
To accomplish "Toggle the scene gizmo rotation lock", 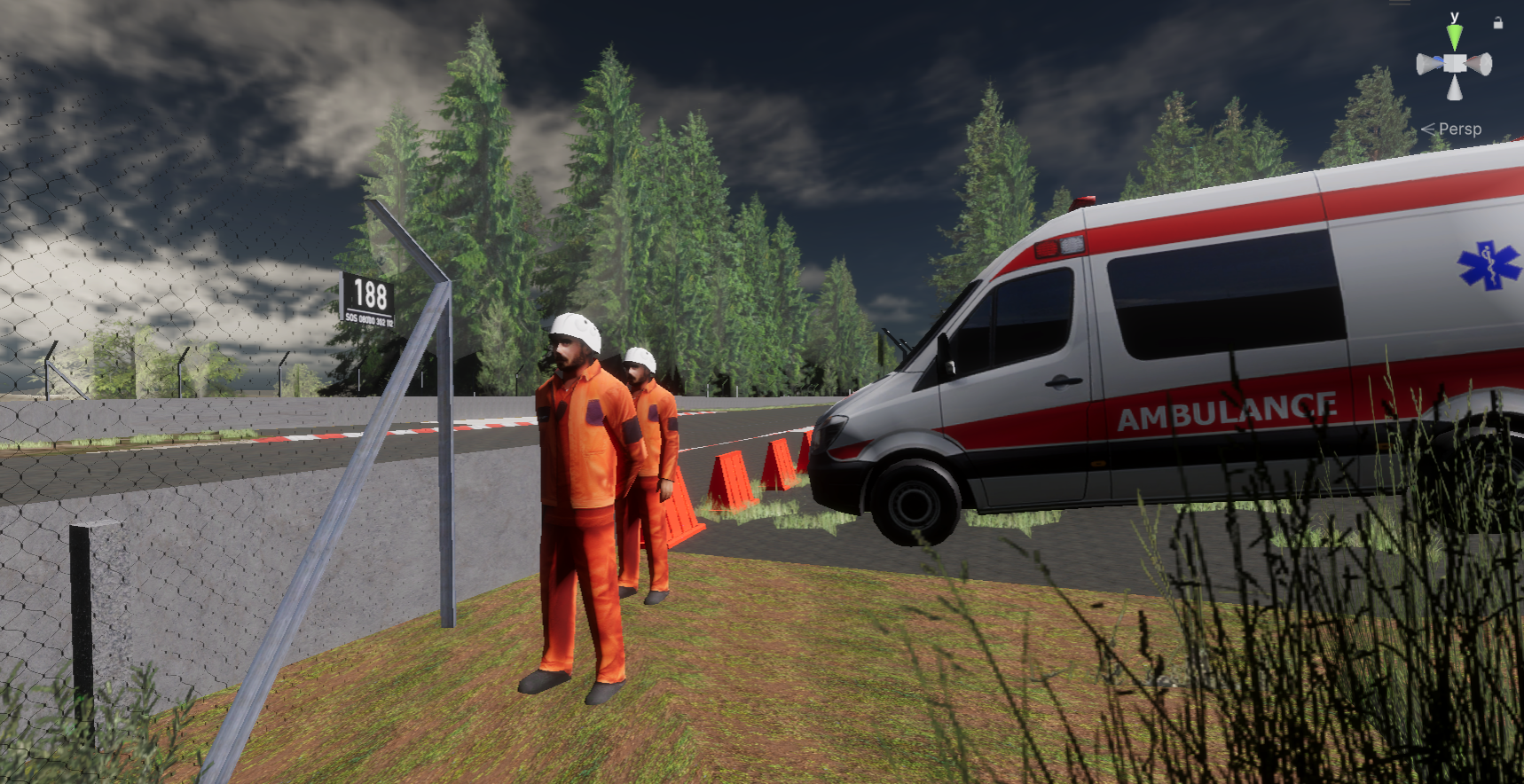I will click(1498, 24).
